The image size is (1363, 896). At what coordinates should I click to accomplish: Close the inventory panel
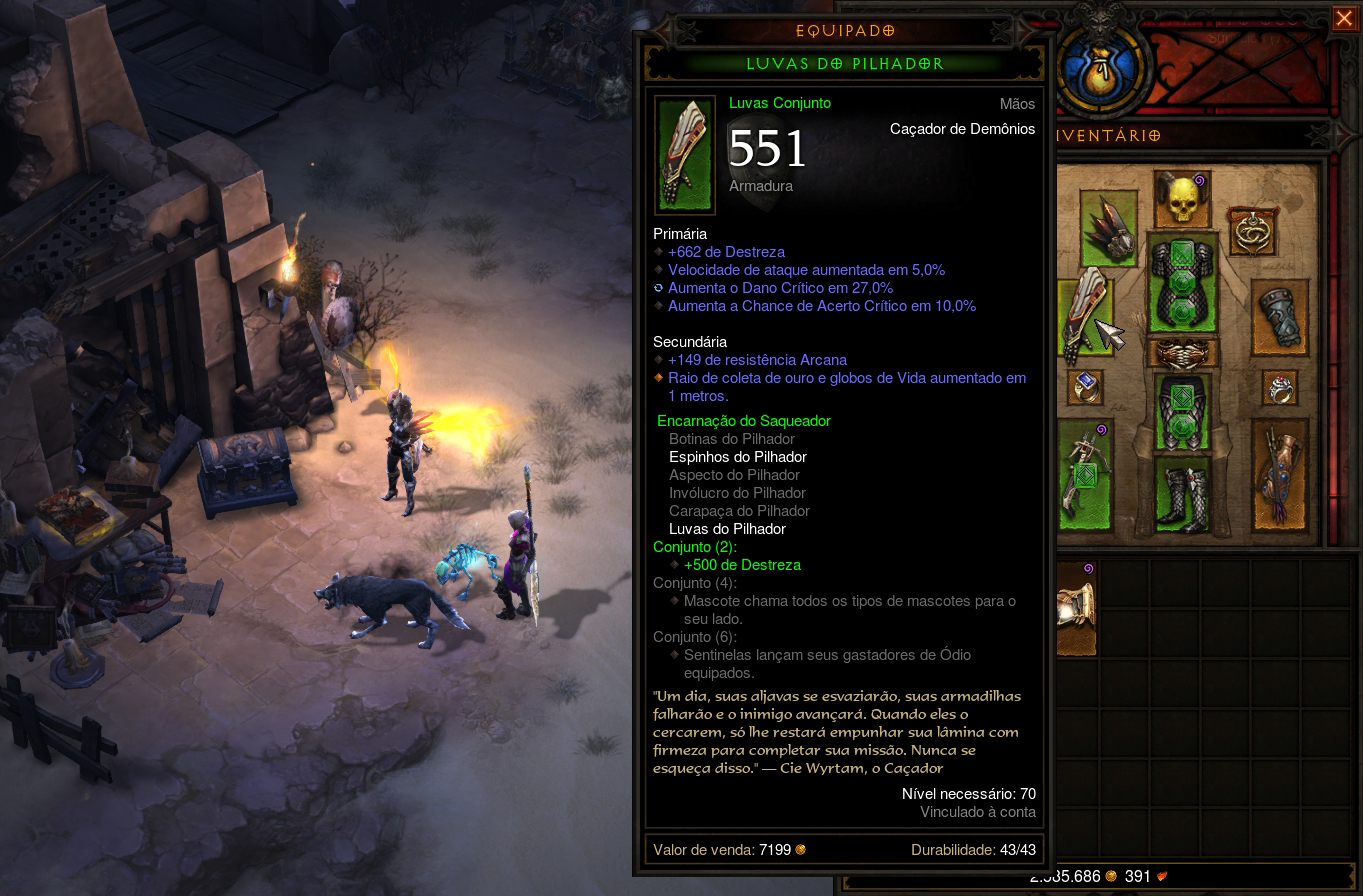click(1344, 19)
